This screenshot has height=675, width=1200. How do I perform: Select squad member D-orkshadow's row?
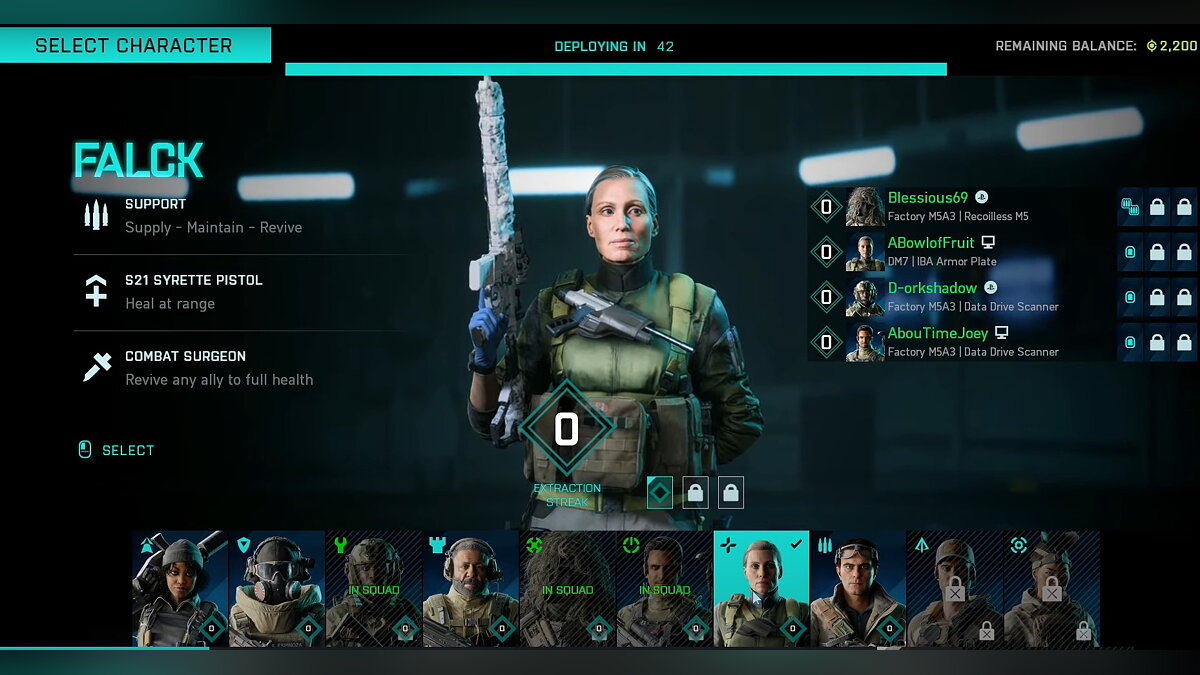point(960,297)
